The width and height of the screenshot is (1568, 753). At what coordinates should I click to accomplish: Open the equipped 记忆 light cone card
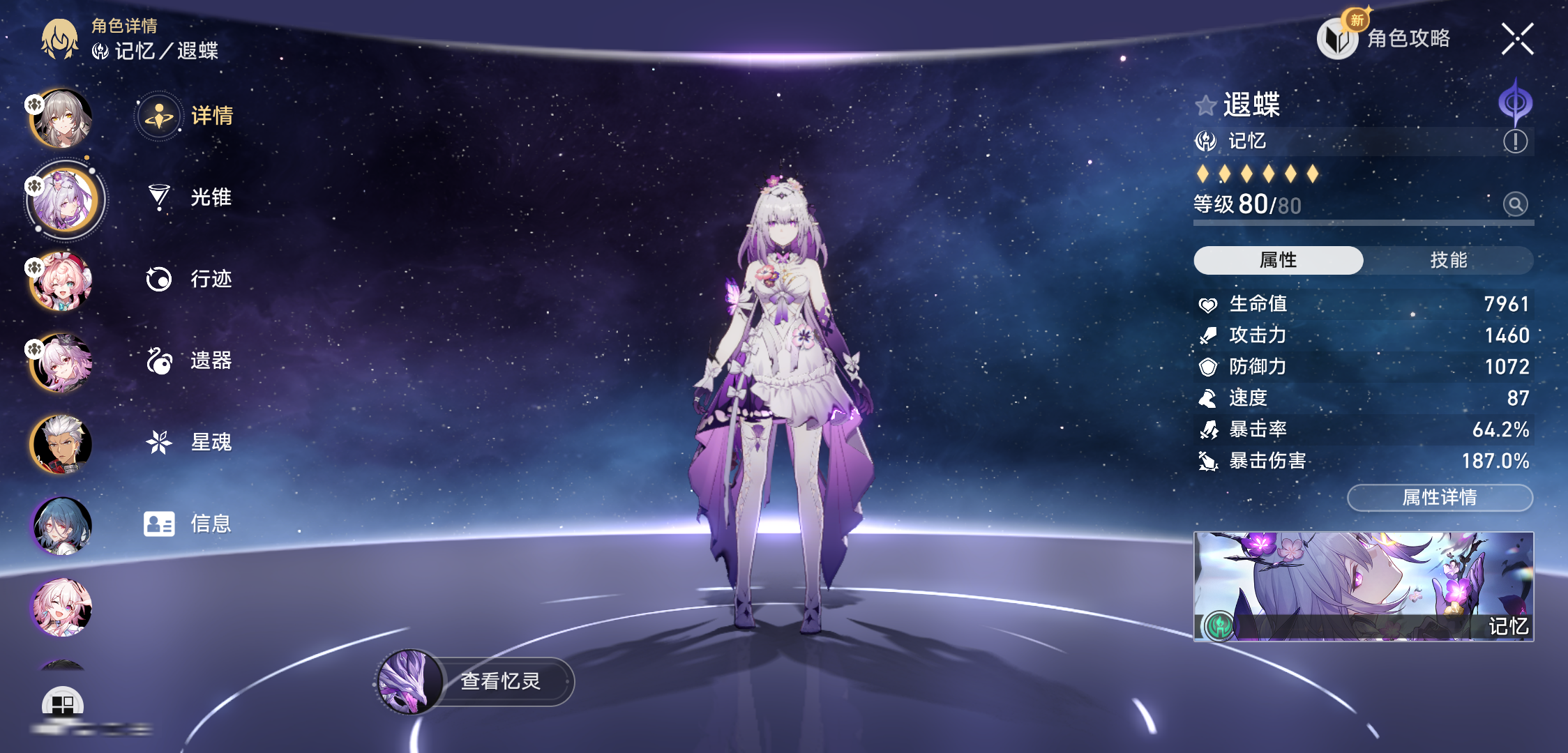(1363, 586)
